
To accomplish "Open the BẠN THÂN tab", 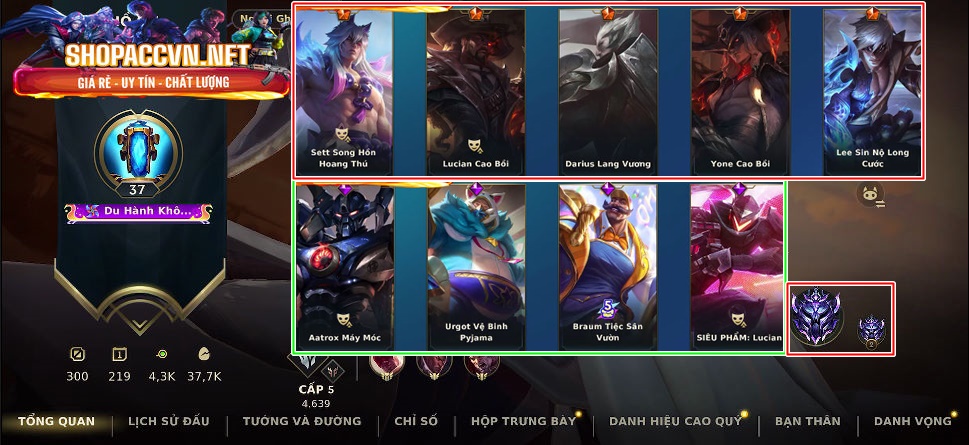I will [x=807, y=421].
